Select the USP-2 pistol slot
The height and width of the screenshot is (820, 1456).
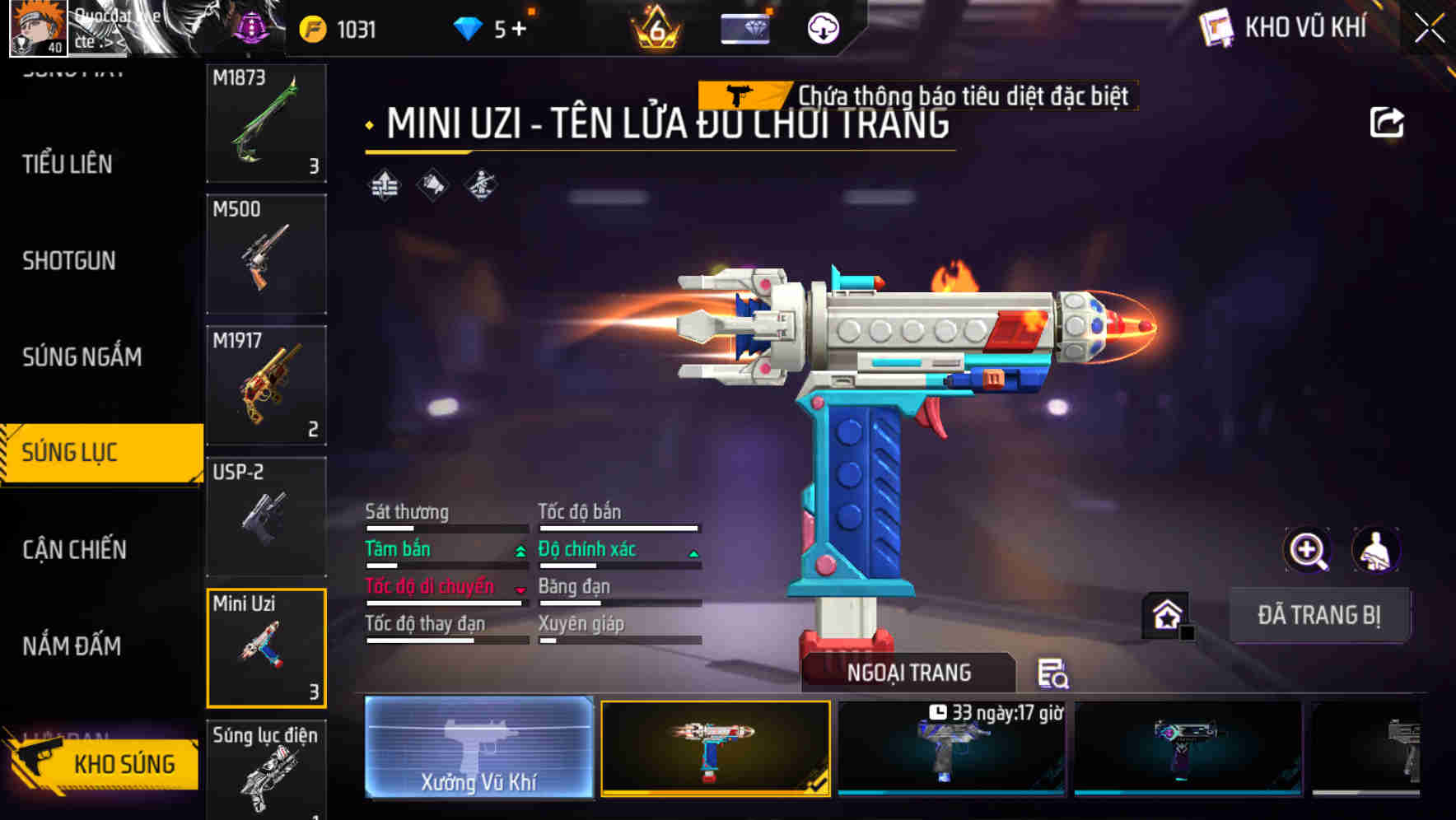pos(266,516)
